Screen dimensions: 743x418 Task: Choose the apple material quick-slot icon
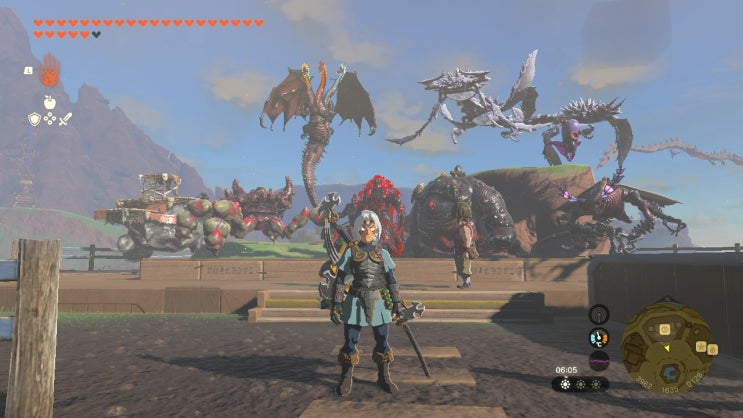click(48, 101)
